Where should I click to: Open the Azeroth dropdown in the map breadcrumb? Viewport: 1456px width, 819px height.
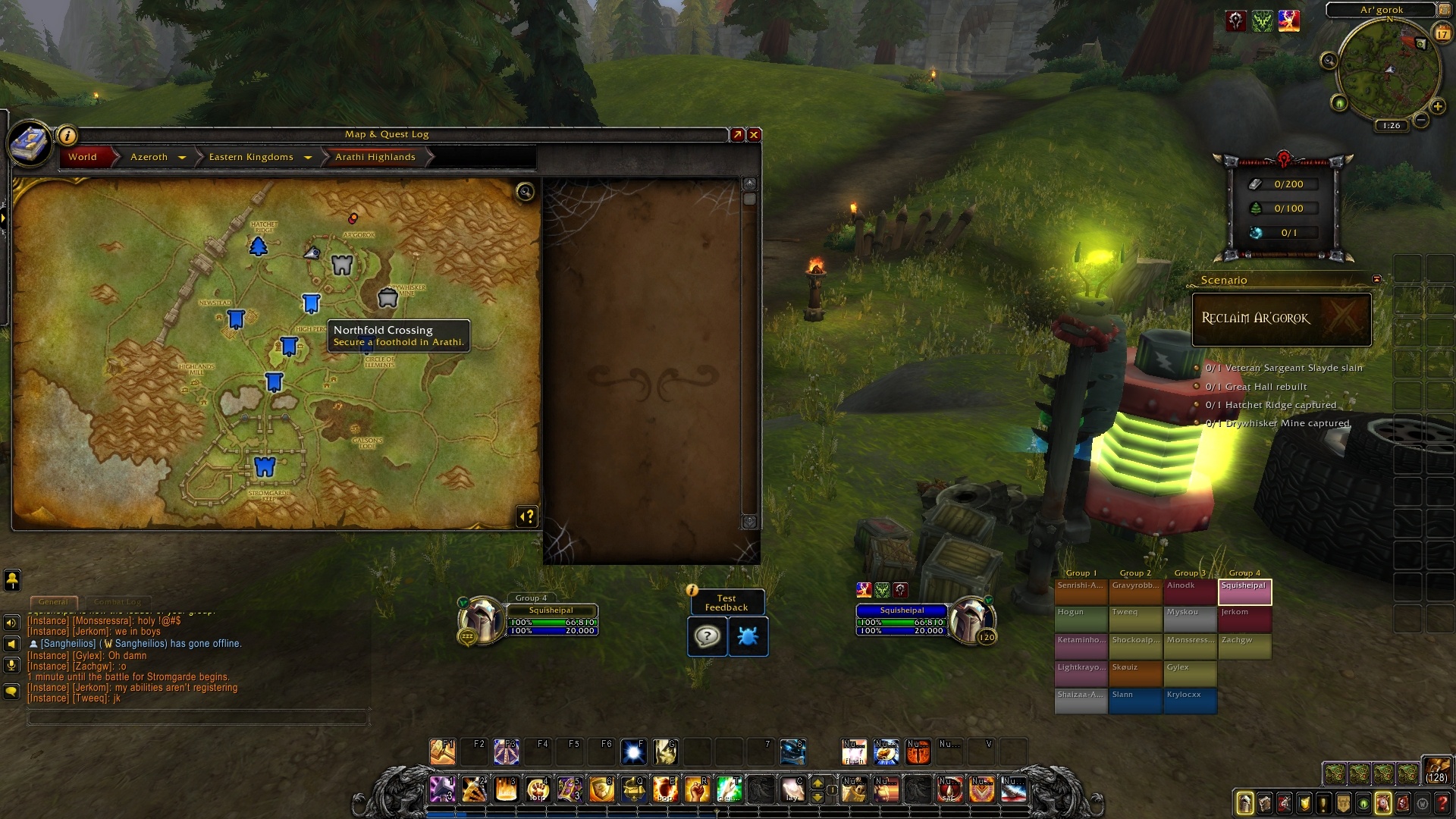click(182, 157)
